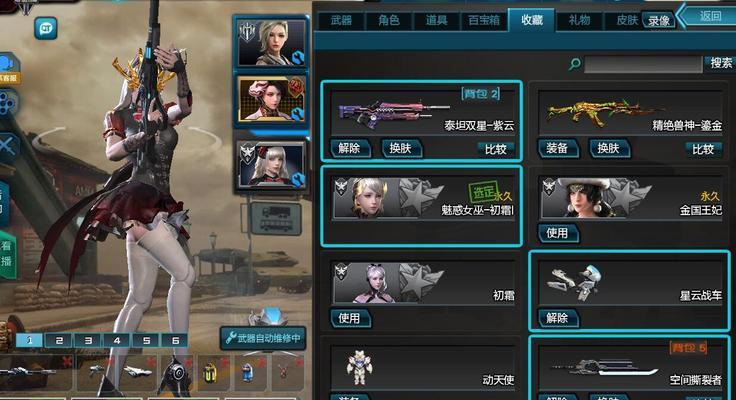The image size is (736, 400).
Task: Switch to the 武器 tab
Action: point(340,20)
